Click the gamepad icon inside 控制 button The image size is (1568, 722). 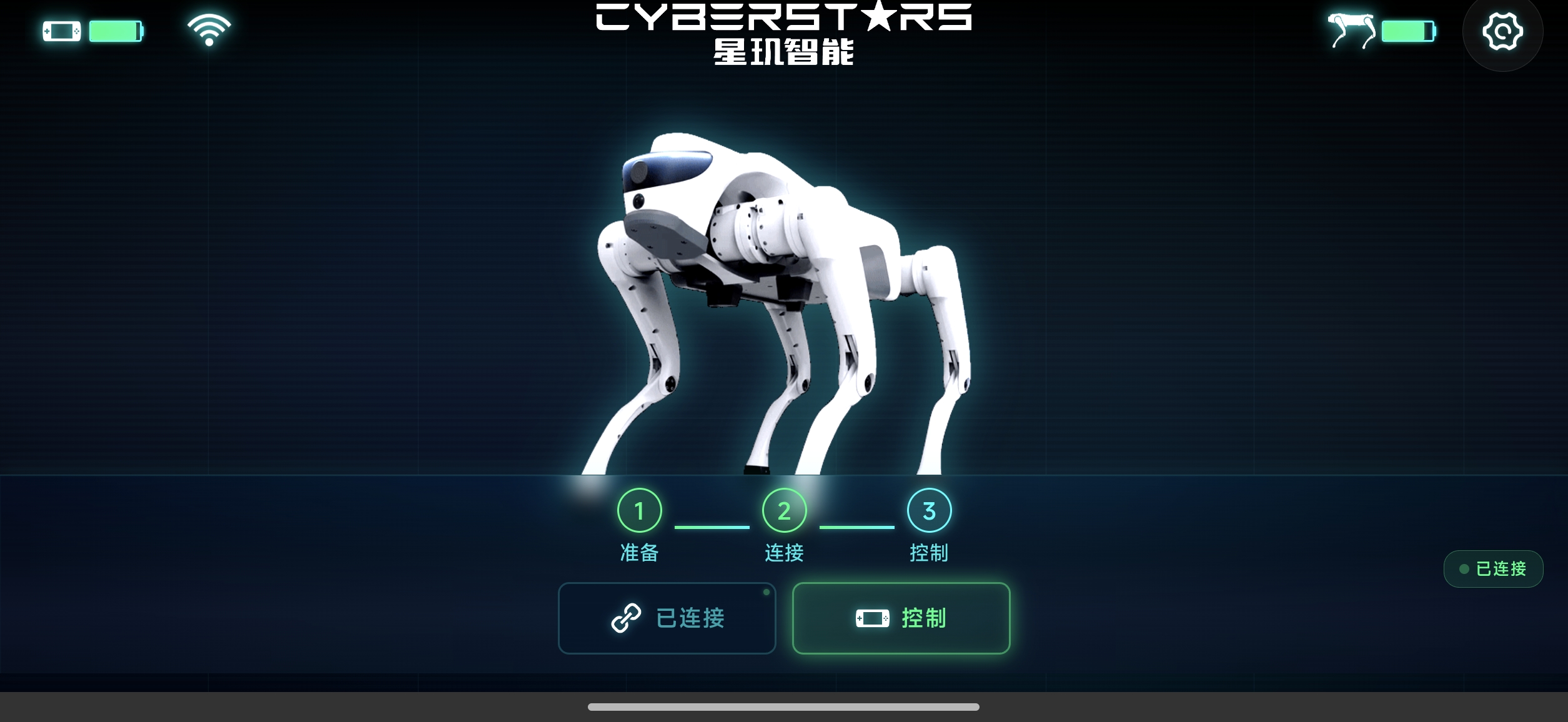pos(873,618)
